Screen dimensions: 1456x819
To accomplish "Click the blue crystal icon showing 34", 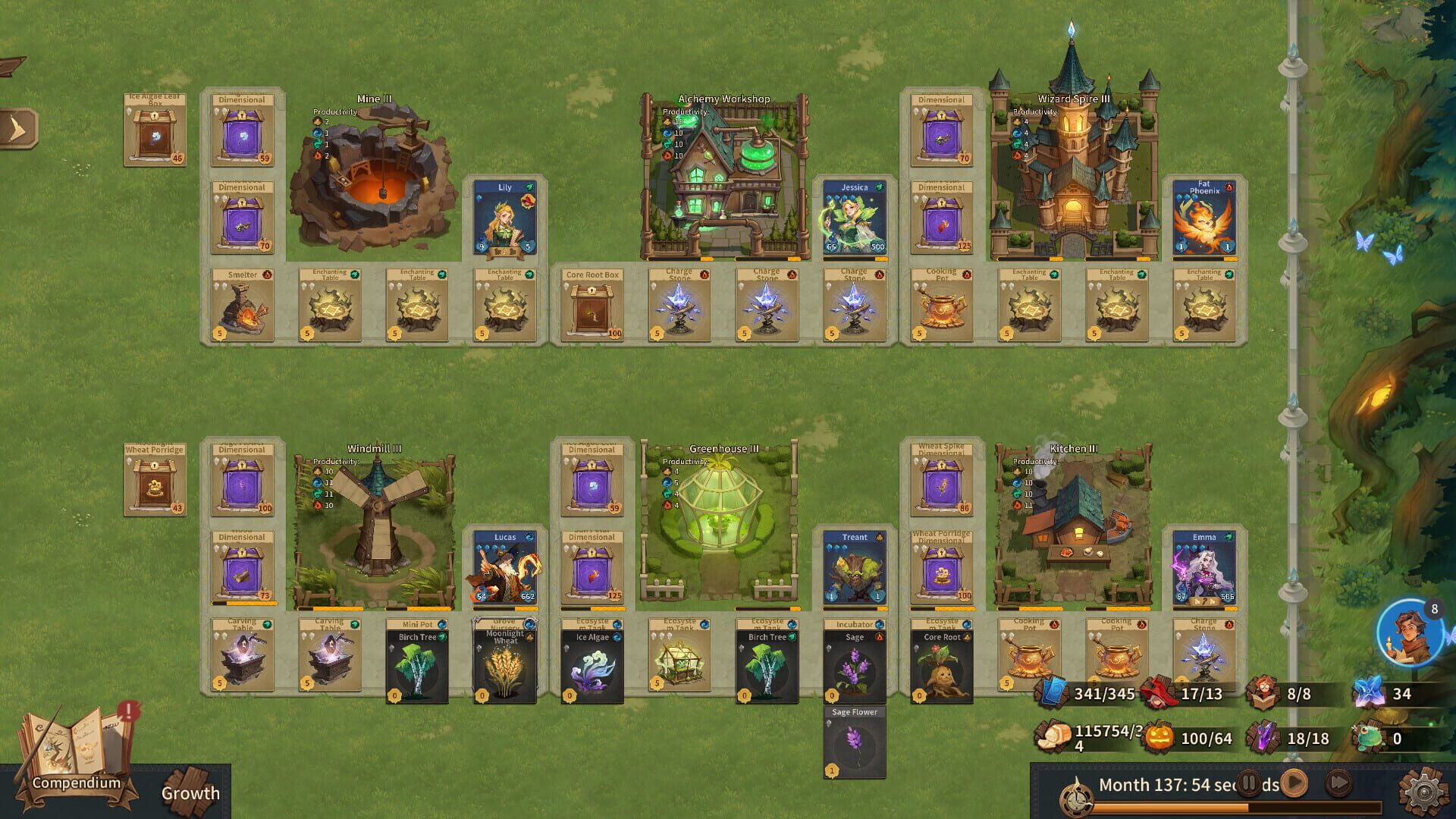I will [x=1371, y=692].
